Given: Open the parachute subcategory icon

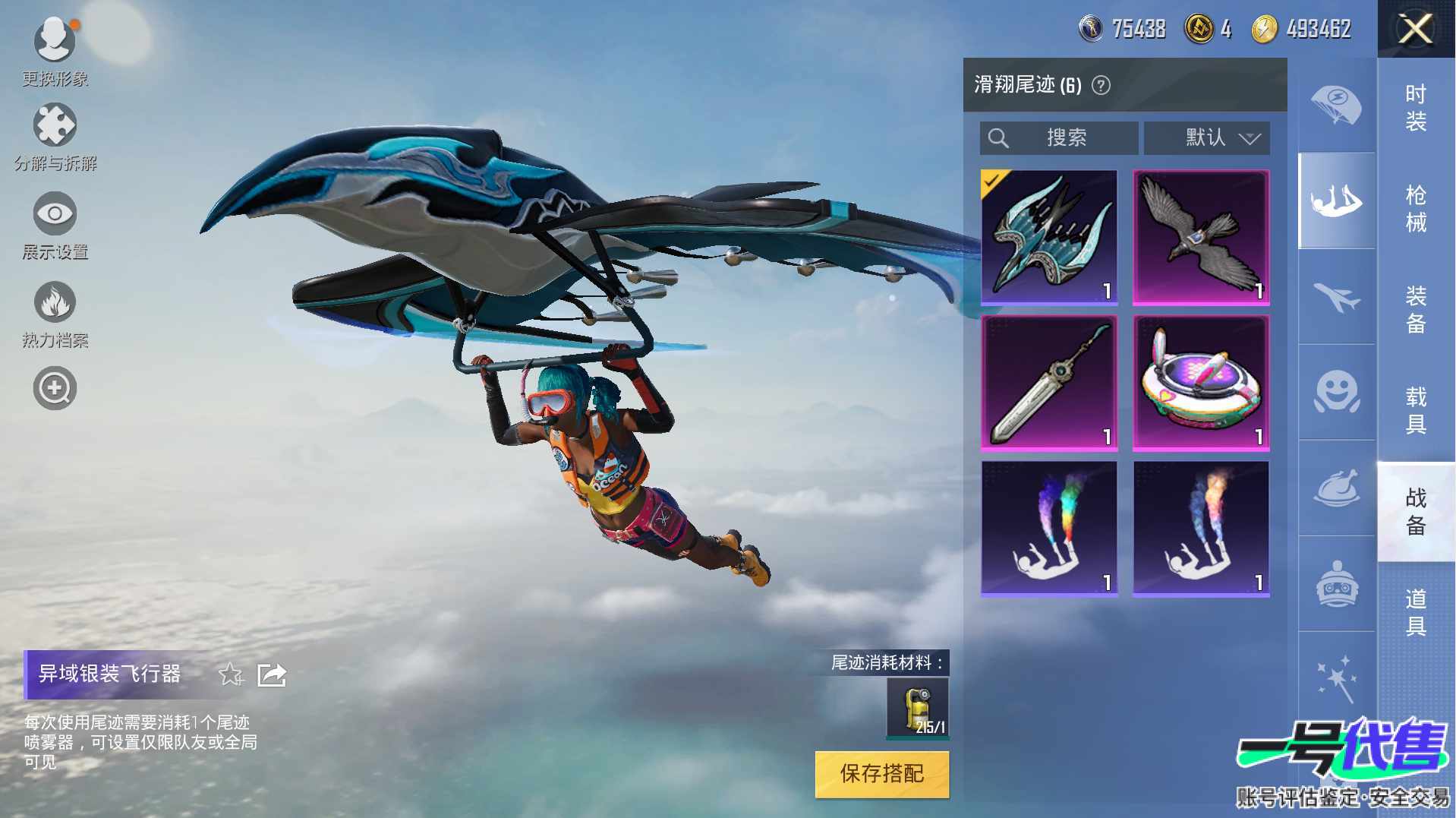Looking at the screenshot, I should click(1336, 106).
